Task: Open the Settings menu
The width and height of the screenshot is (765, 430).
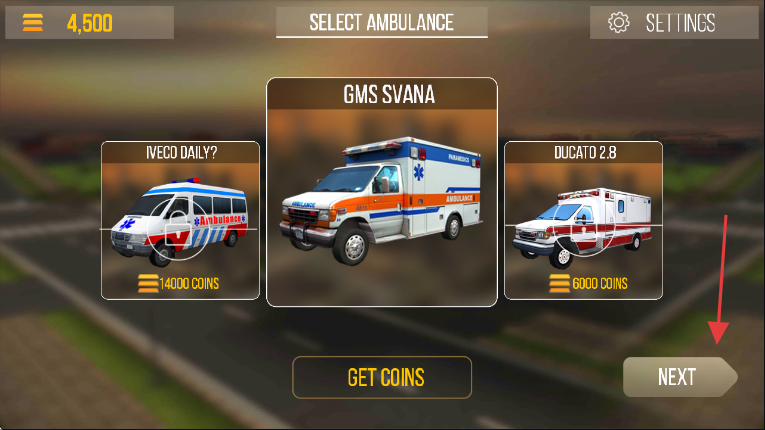Action: pos(669,23)
